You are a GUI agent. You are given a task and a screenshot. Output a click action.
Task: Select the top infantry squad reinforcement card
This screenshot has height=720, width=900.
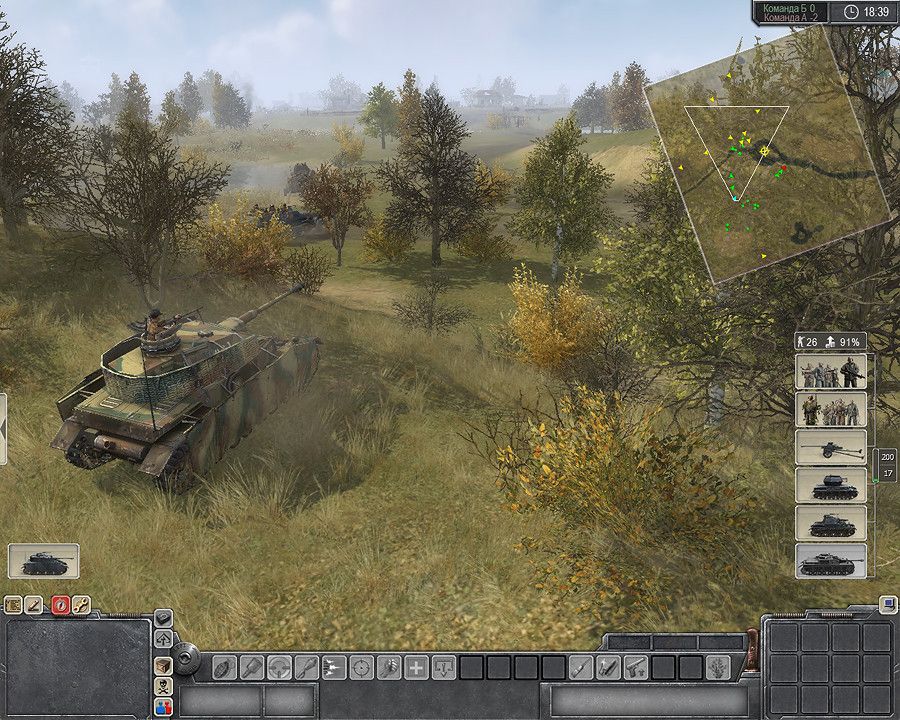(831, 372)
